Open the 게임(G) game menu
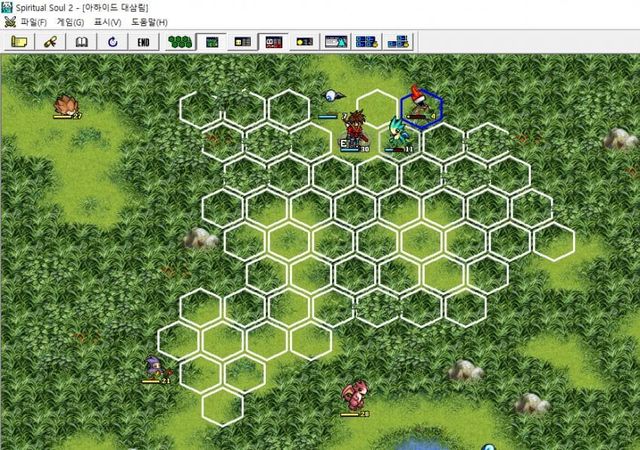 [71, 22]
